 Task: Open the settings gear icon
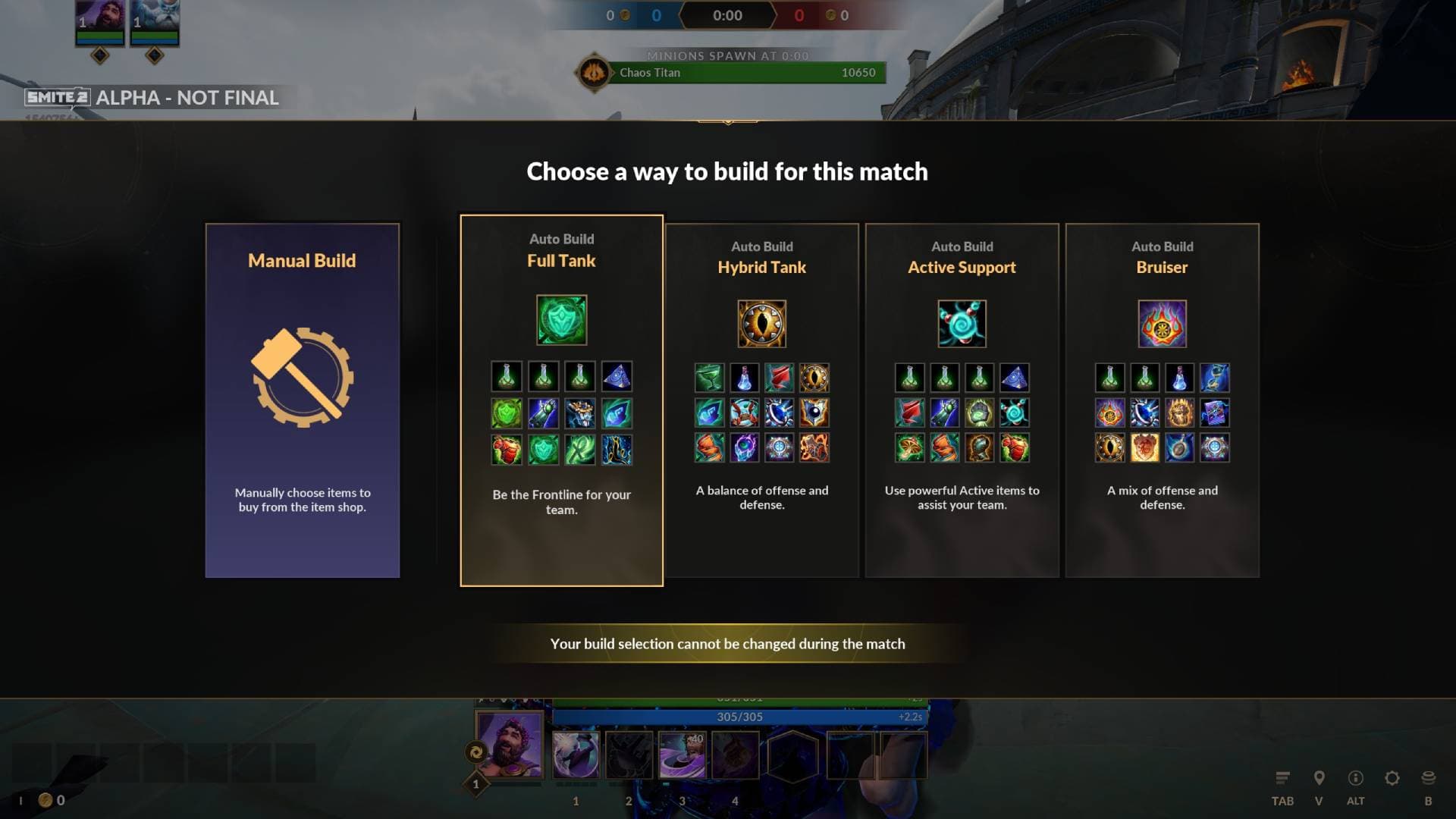pyautogui.click(x=1392, y=779)
